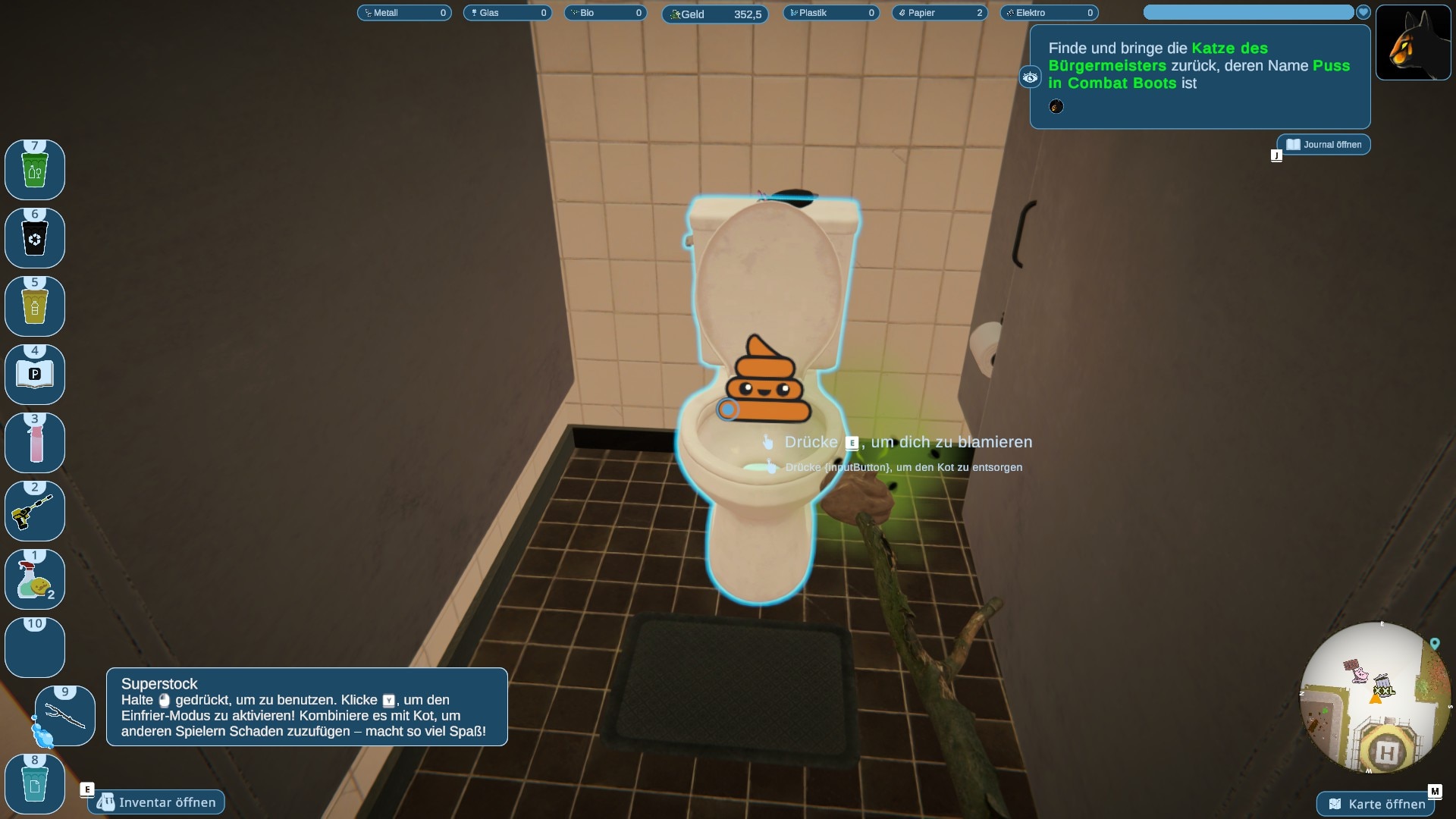This screenshot has width=1456, height=819.
Task: Open the map with Karte öffnen
Action: tap(1377, 804)
